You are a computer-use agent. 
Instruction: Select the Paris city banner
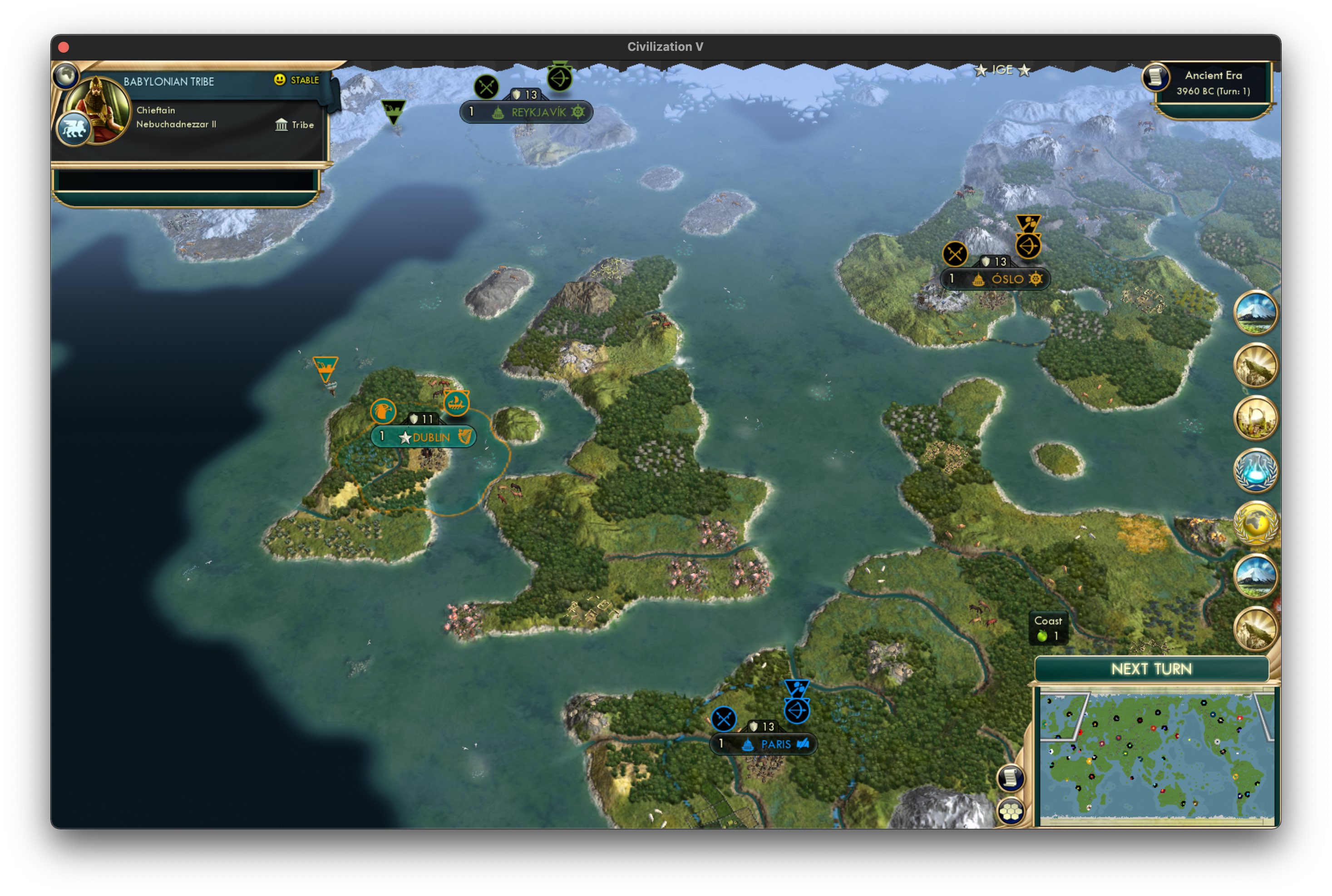[764, 744]
